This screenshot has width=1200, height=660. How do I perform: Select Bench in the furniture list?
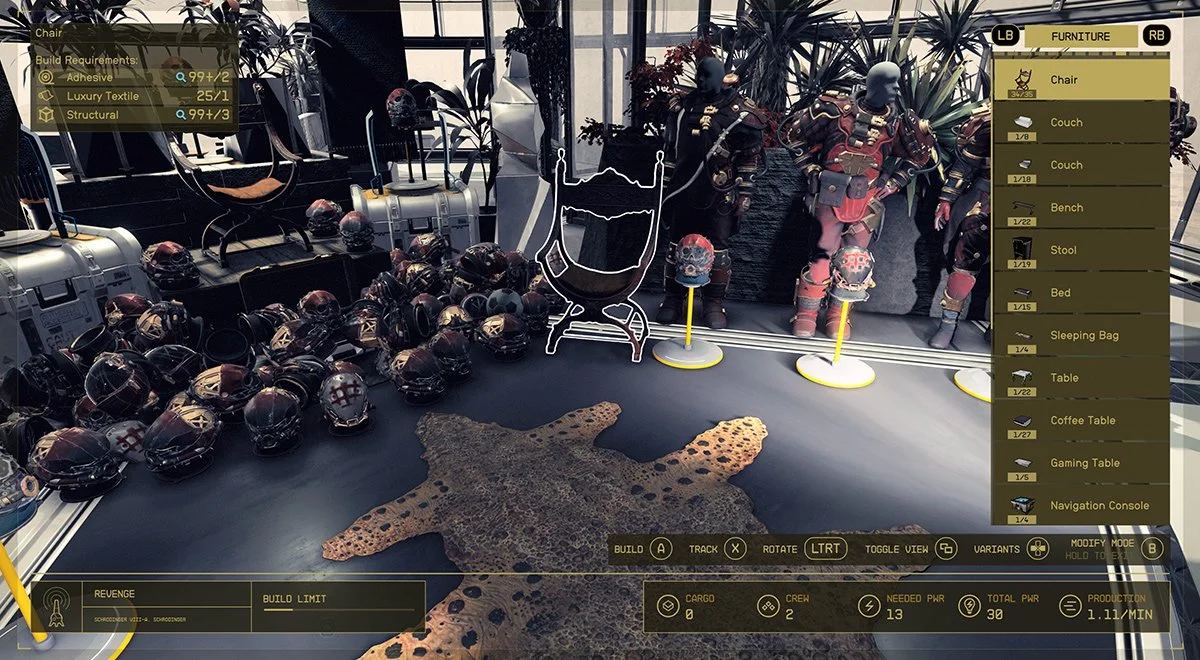tap(1080, 207)
